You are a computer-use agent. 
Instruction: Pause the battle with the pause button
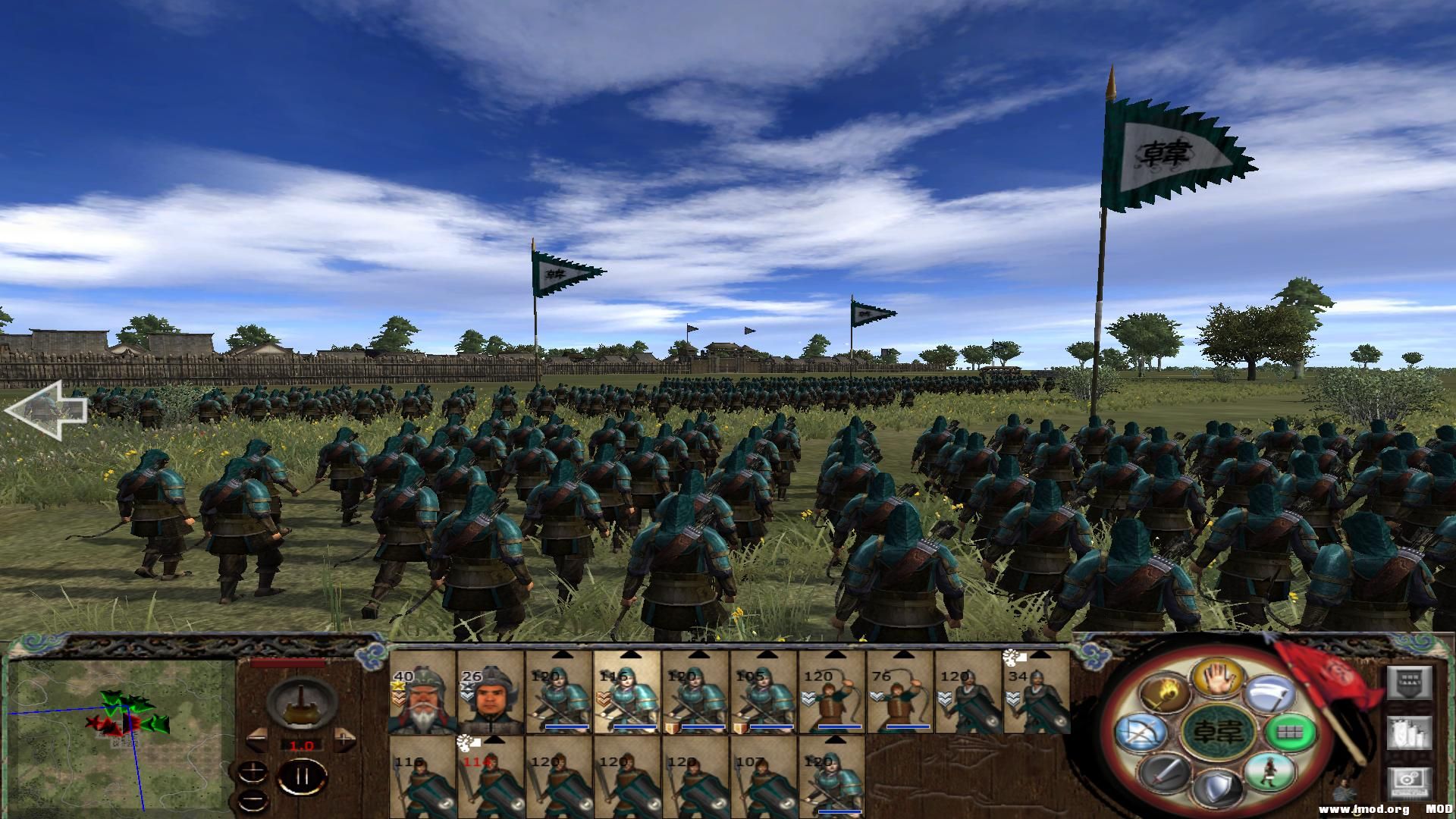point(302,776)
